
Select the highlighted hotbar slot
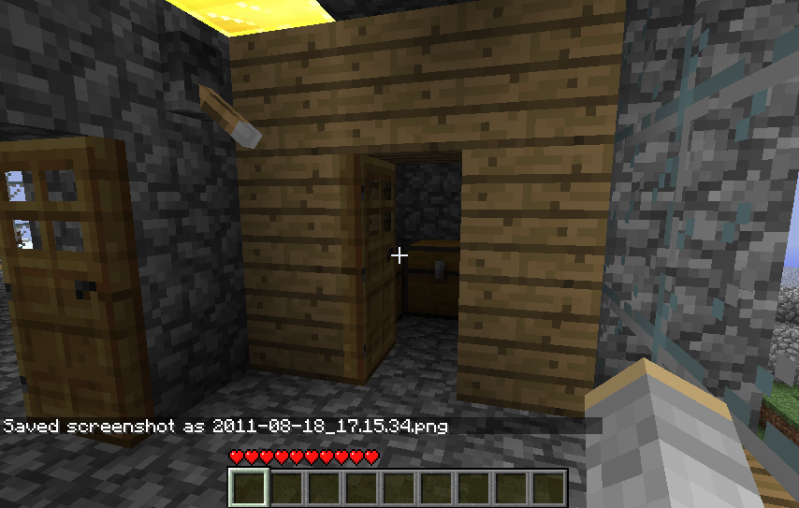(x=249, y=488)
